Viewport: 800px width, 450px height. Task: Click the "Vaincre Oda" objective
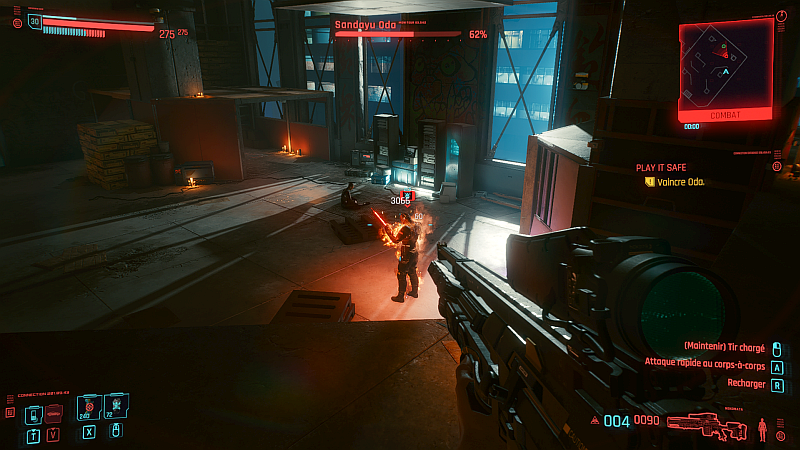coord(680,181)
